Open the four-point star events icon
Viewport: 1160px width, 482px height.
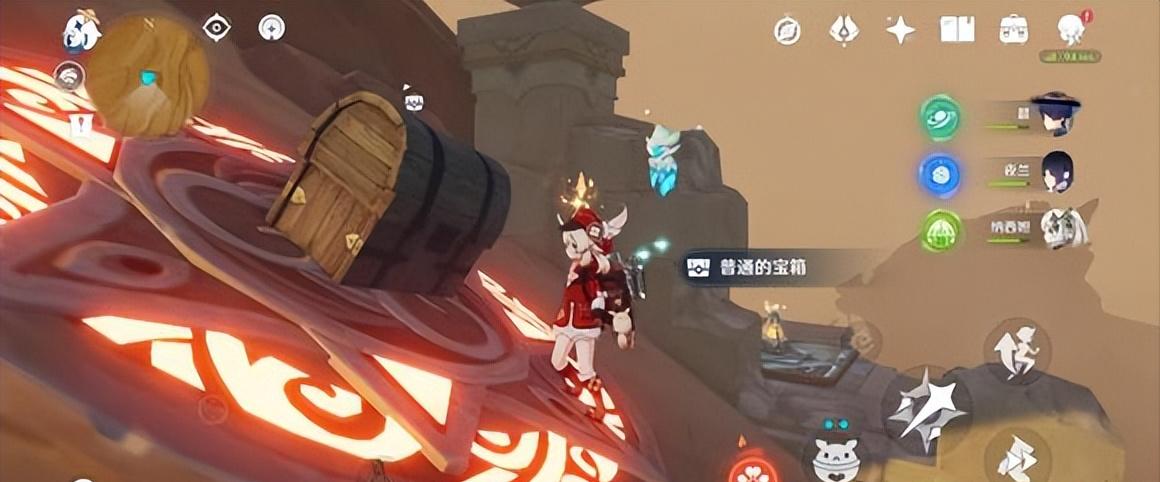pos(900,30)
